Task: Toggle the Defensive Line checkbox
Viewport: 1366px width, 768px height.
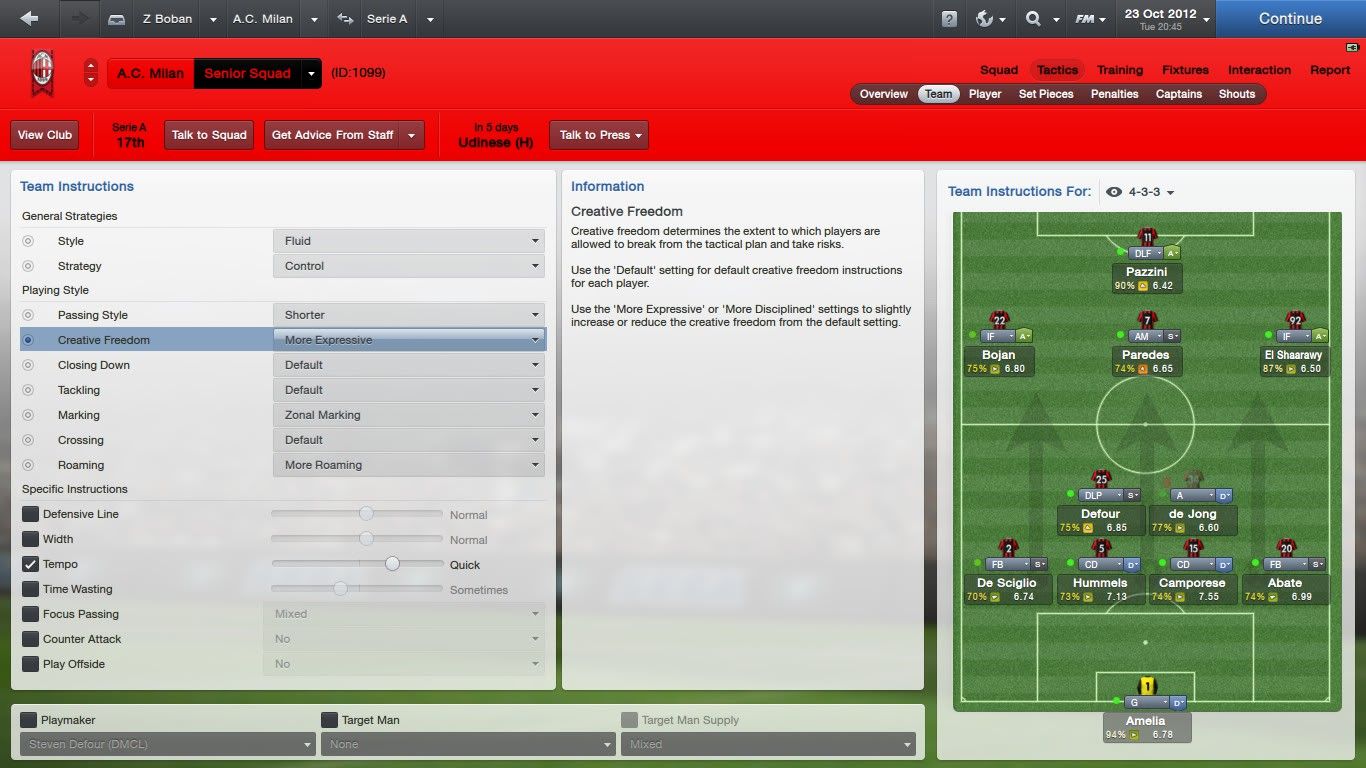Action: 29,514
